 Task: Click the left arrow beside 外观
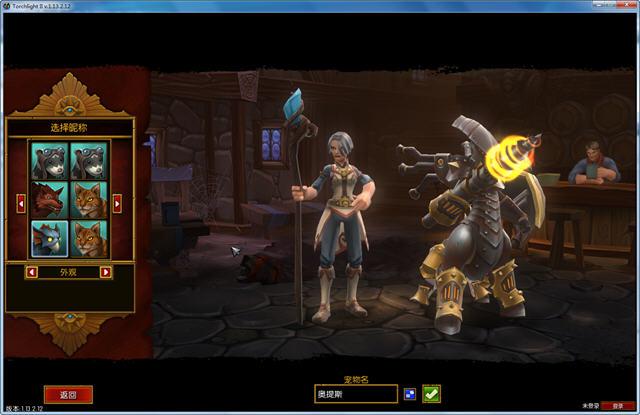click(32, 272)
